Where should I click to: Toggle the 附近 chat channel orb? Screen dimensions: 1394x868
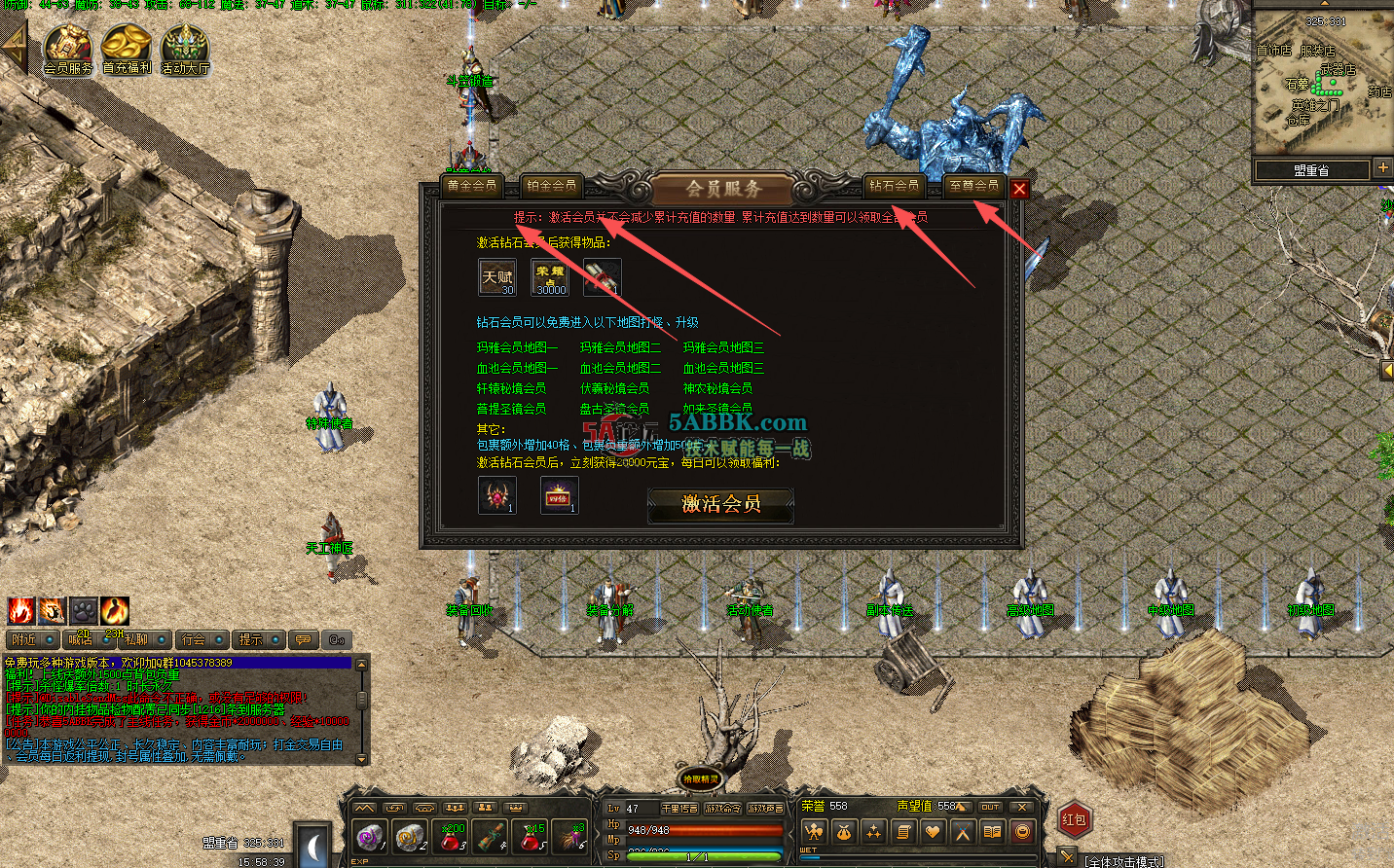pos(50,638)
